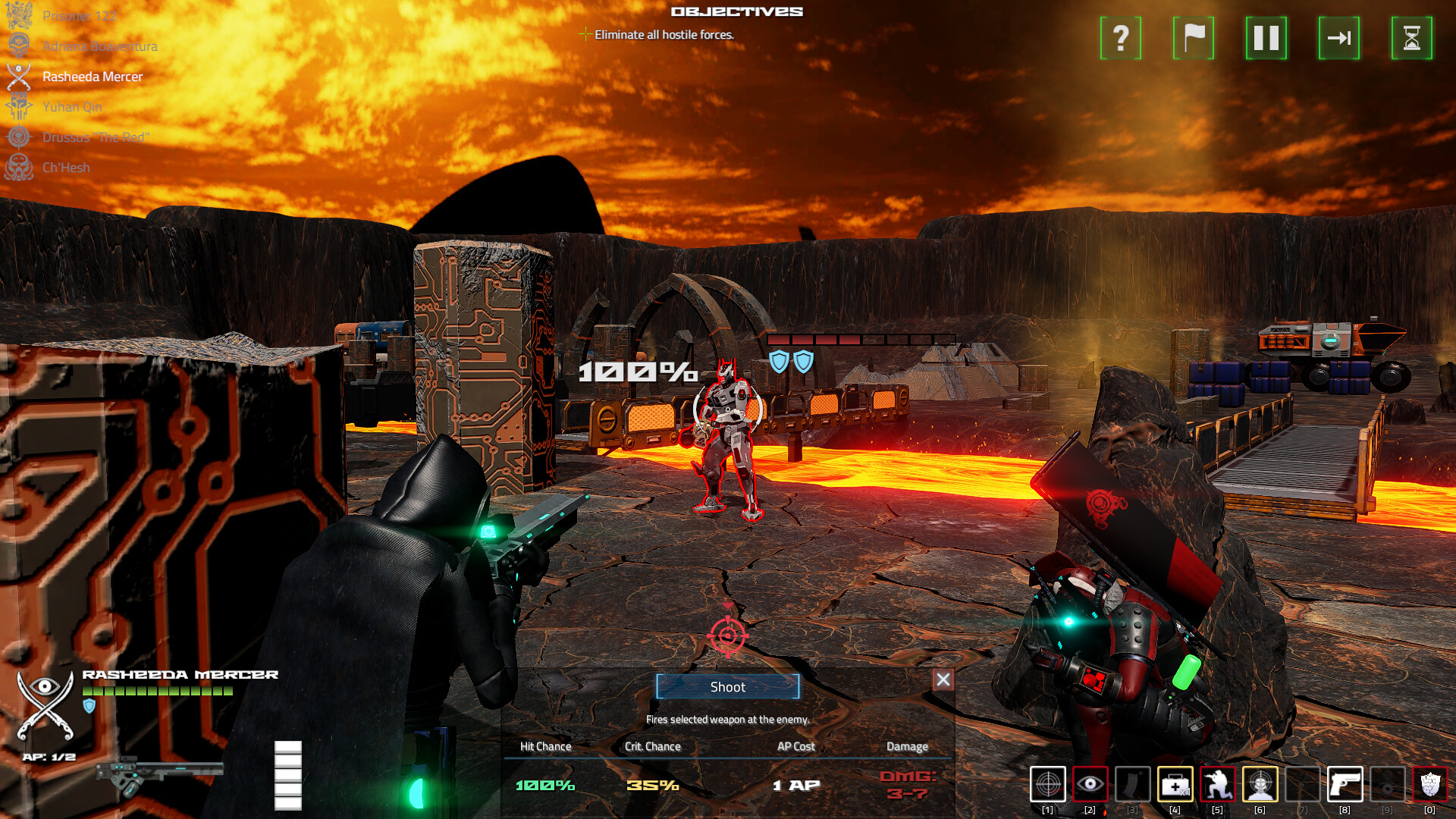Image resolution: width=1456 pixels, height=819 pixels.
Task: Dismiss the Shoot panel with the X
Action: pyautogui.click(x=942, y=680)
